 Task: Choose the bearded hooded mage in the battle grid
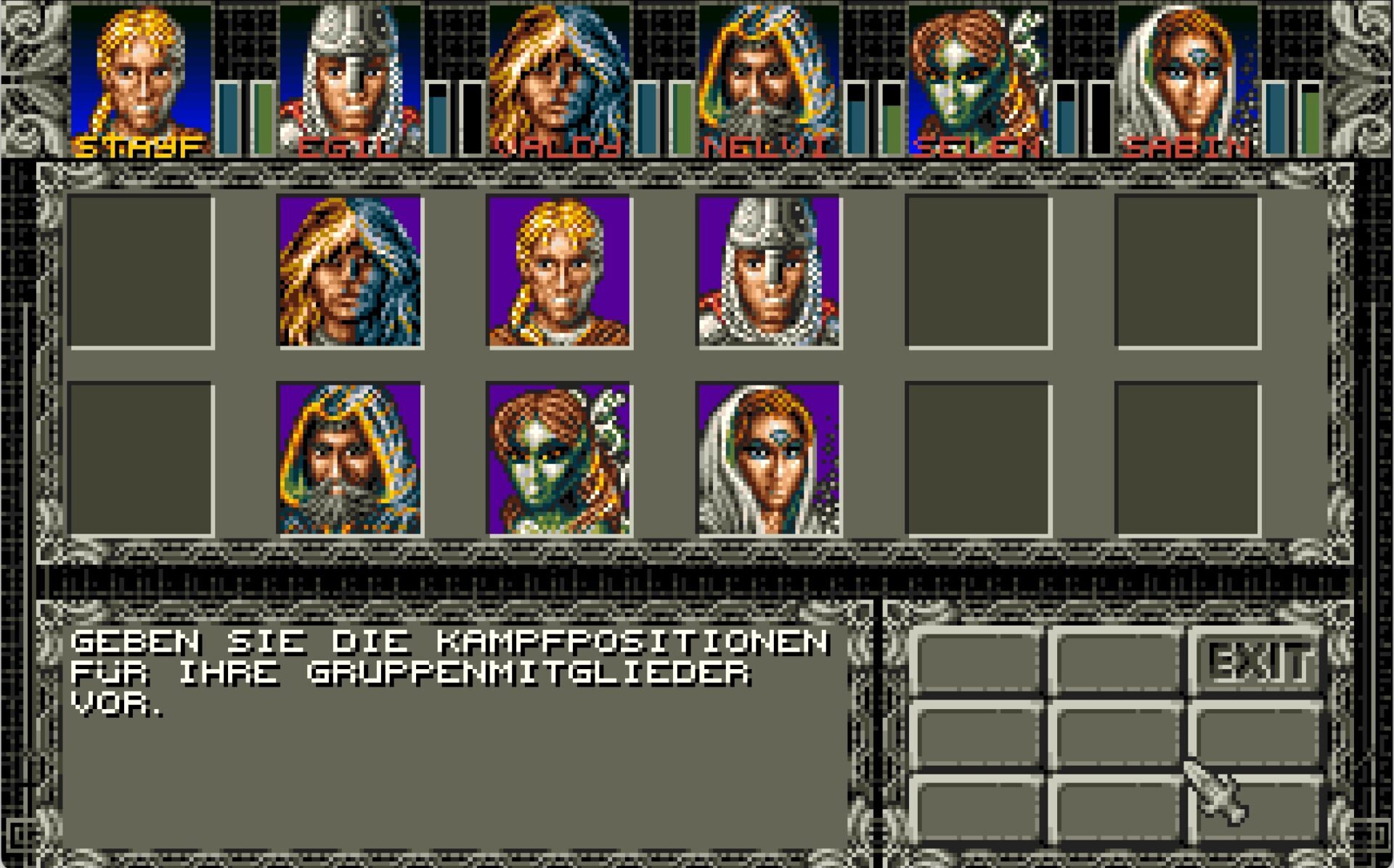click(x=350, y=459)
